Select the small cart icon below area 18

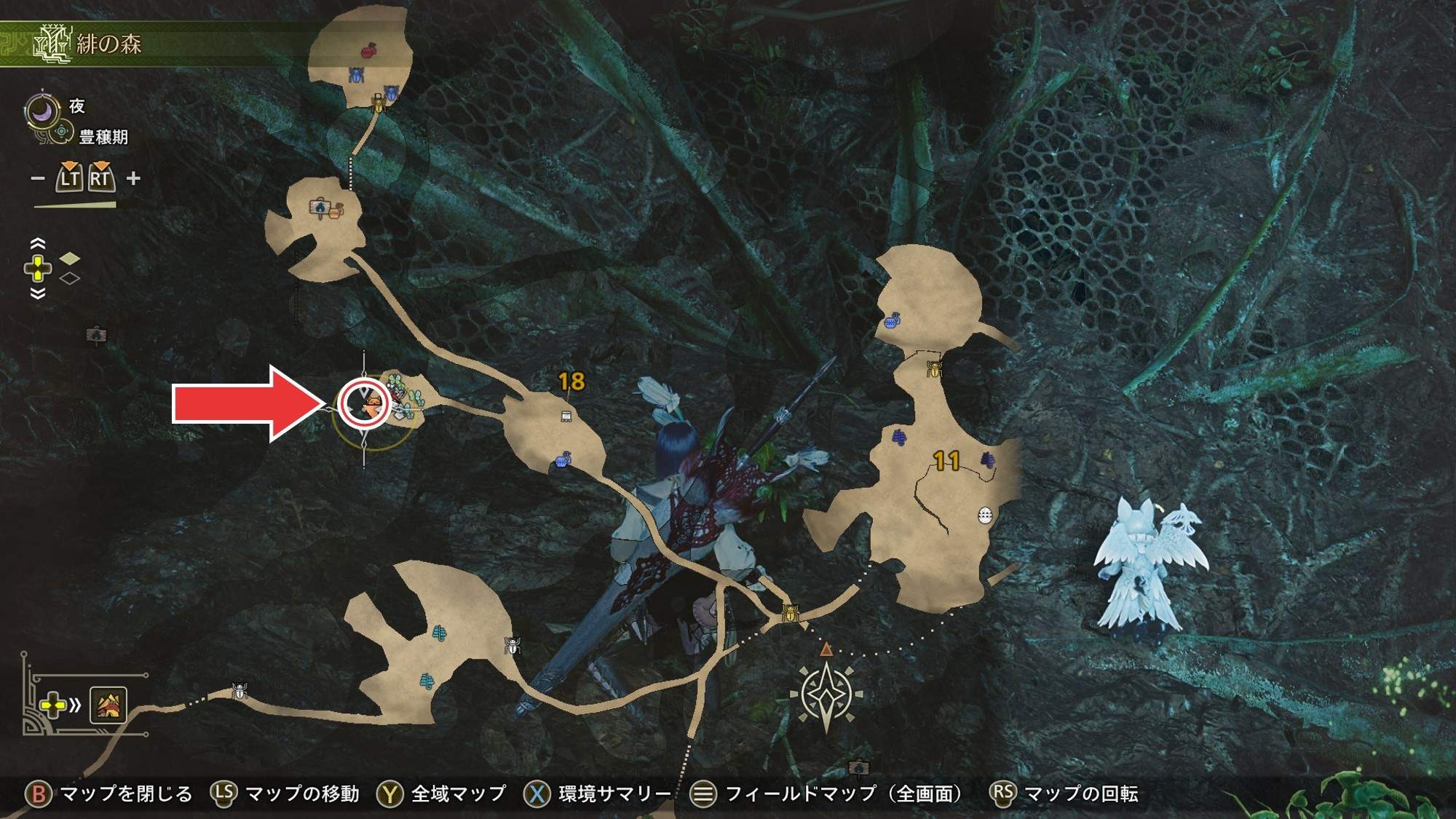tap(566, 416)
